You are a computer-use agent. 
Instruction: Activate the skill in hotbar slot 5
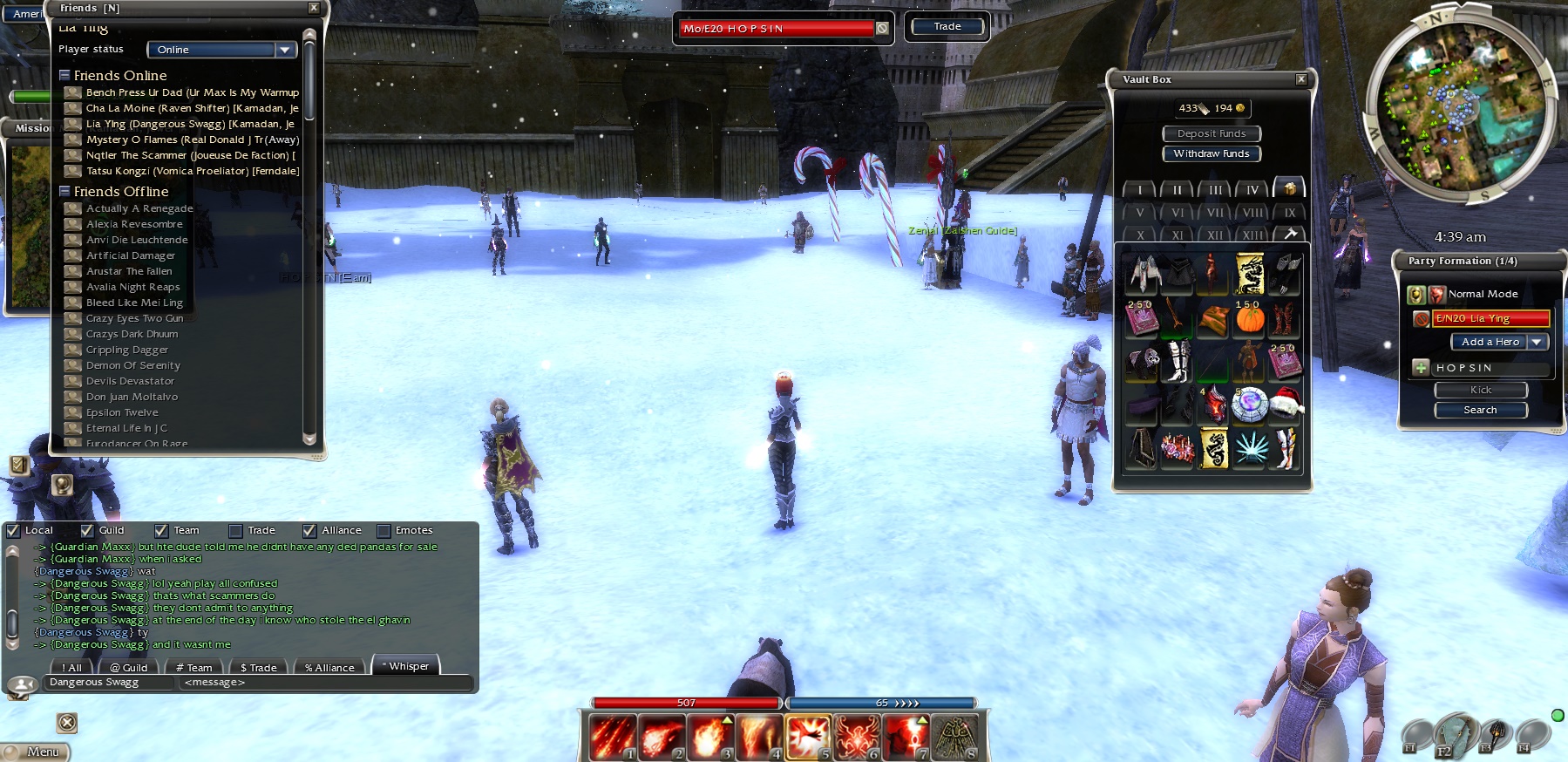point(808,737)
